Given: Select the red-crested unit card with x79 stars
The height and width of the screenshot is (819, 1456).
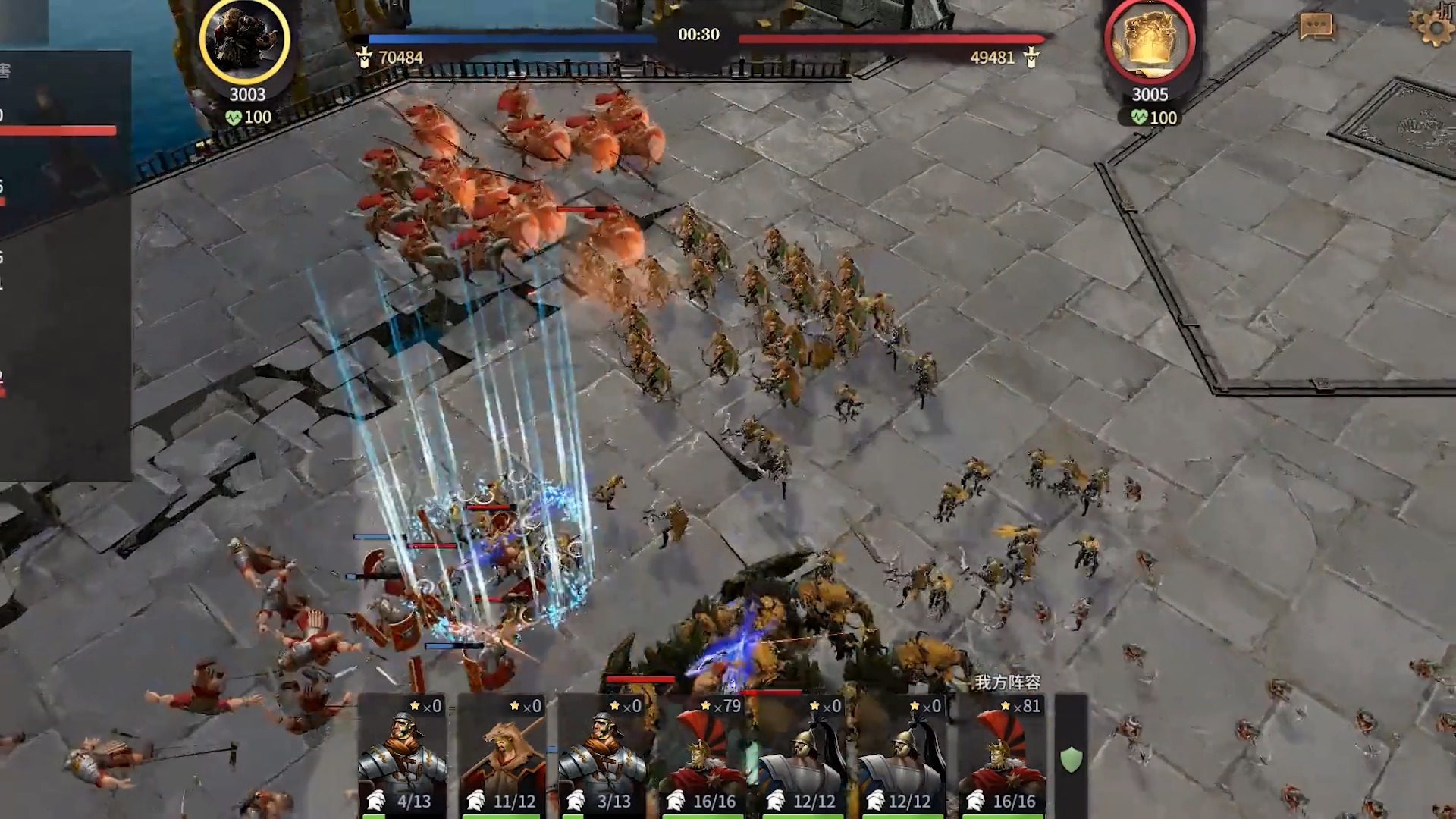Looking at the screenshot, I should pyautogui.click(x=702, y=756).
